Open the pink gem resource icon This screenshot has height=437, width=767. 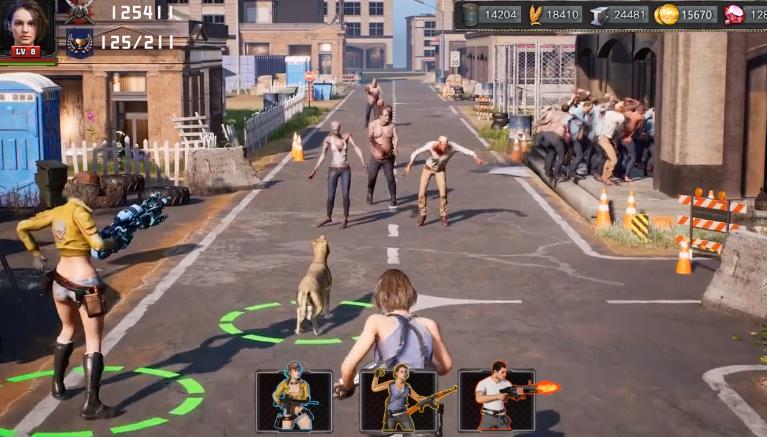coord(734,14)
